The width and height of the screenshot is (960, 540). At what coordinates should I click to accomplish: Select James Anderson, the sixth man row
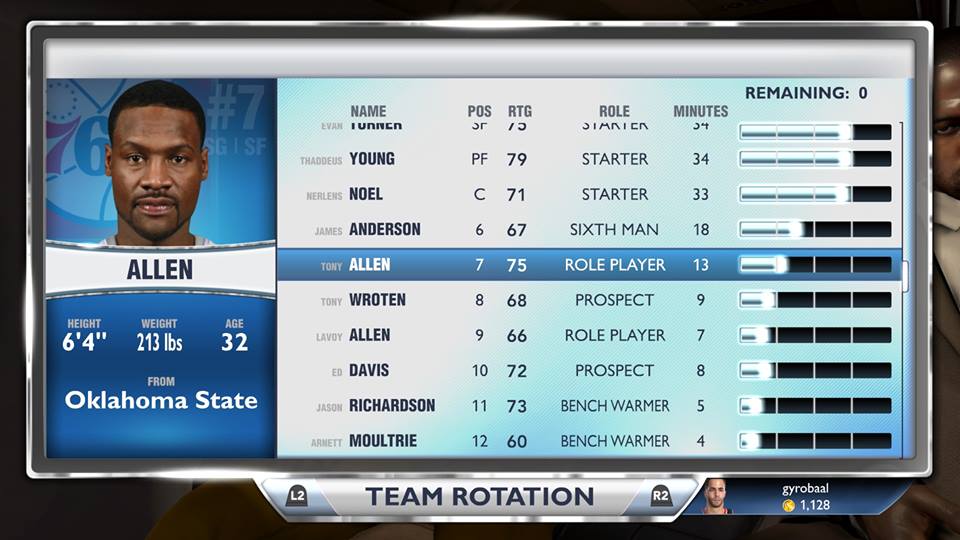(x=590, y=230)
